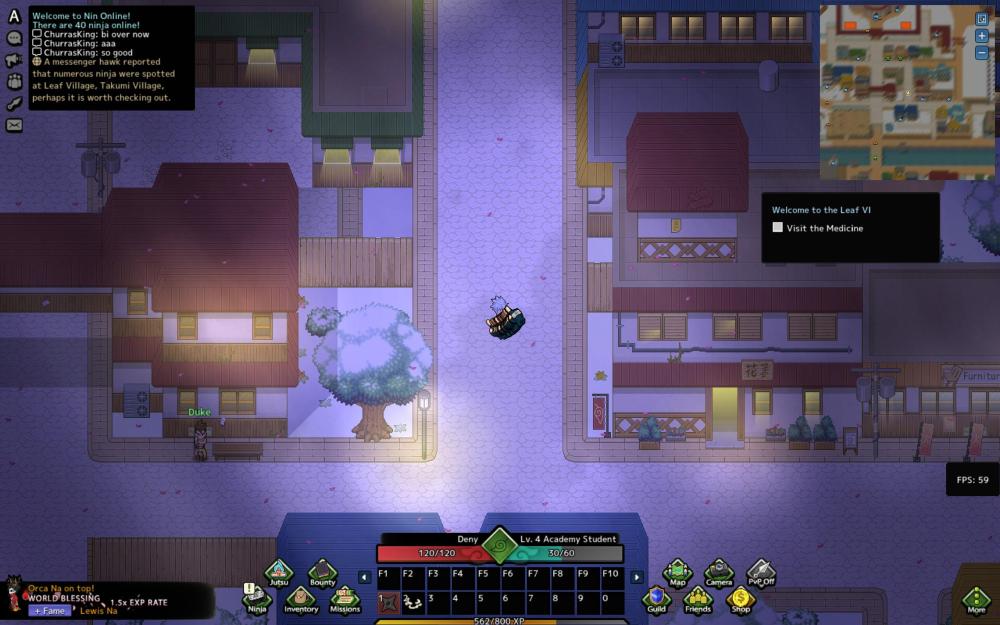Screen dimensions: 1000x625
Task: Open the Bounty board
Action: 322,572
